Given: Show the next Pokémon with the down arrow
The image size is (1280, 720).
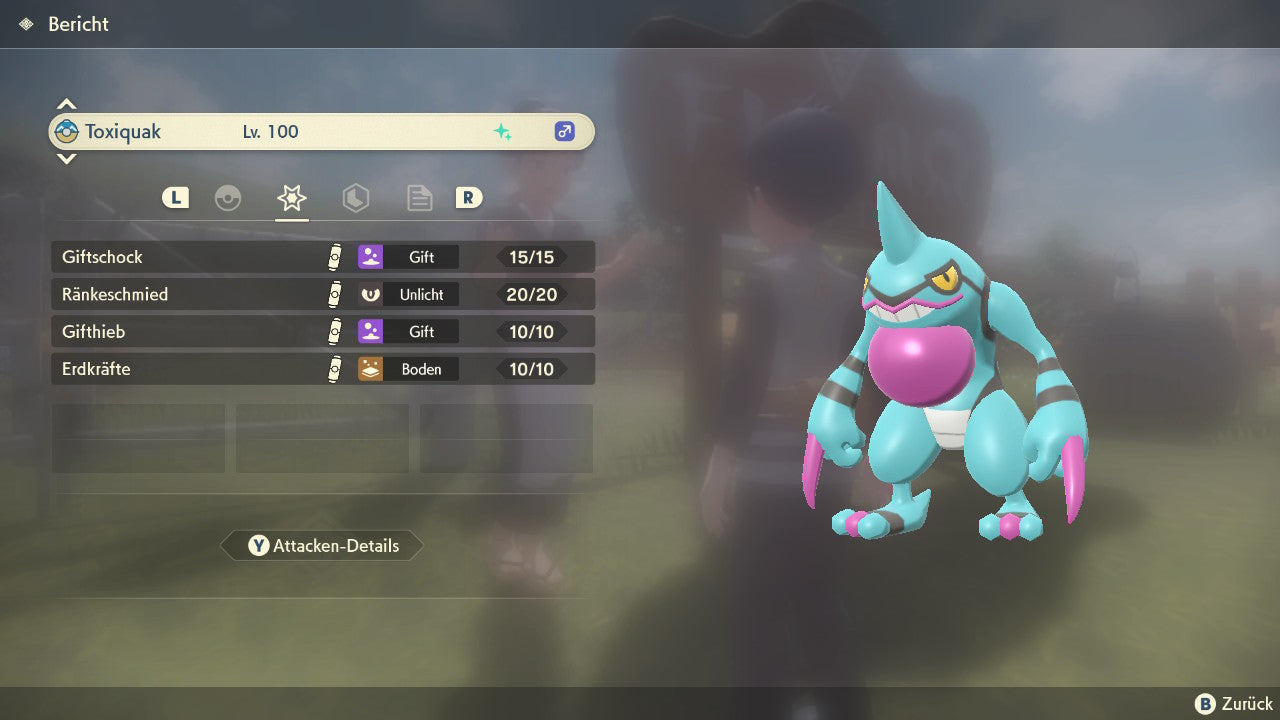Looking at the screenshot, I should (66, 158).
